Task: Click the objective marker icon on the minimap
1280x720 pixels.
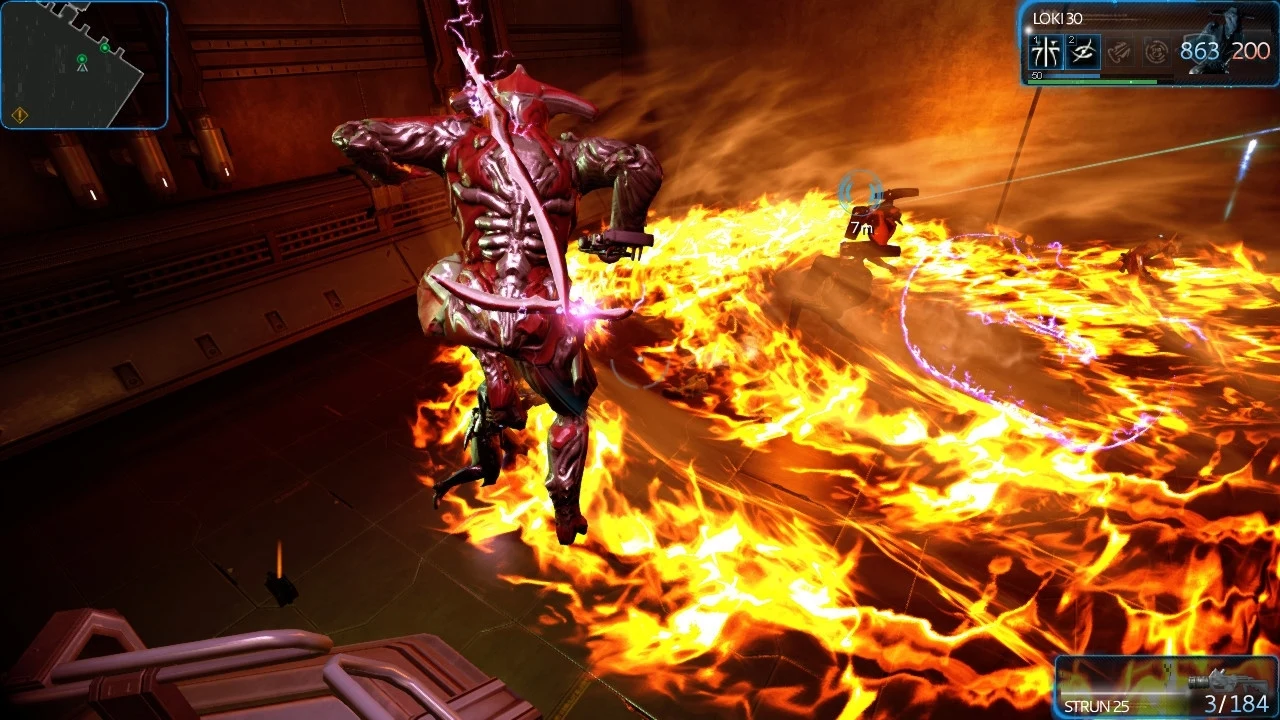Action: click(x=105, y=48)
